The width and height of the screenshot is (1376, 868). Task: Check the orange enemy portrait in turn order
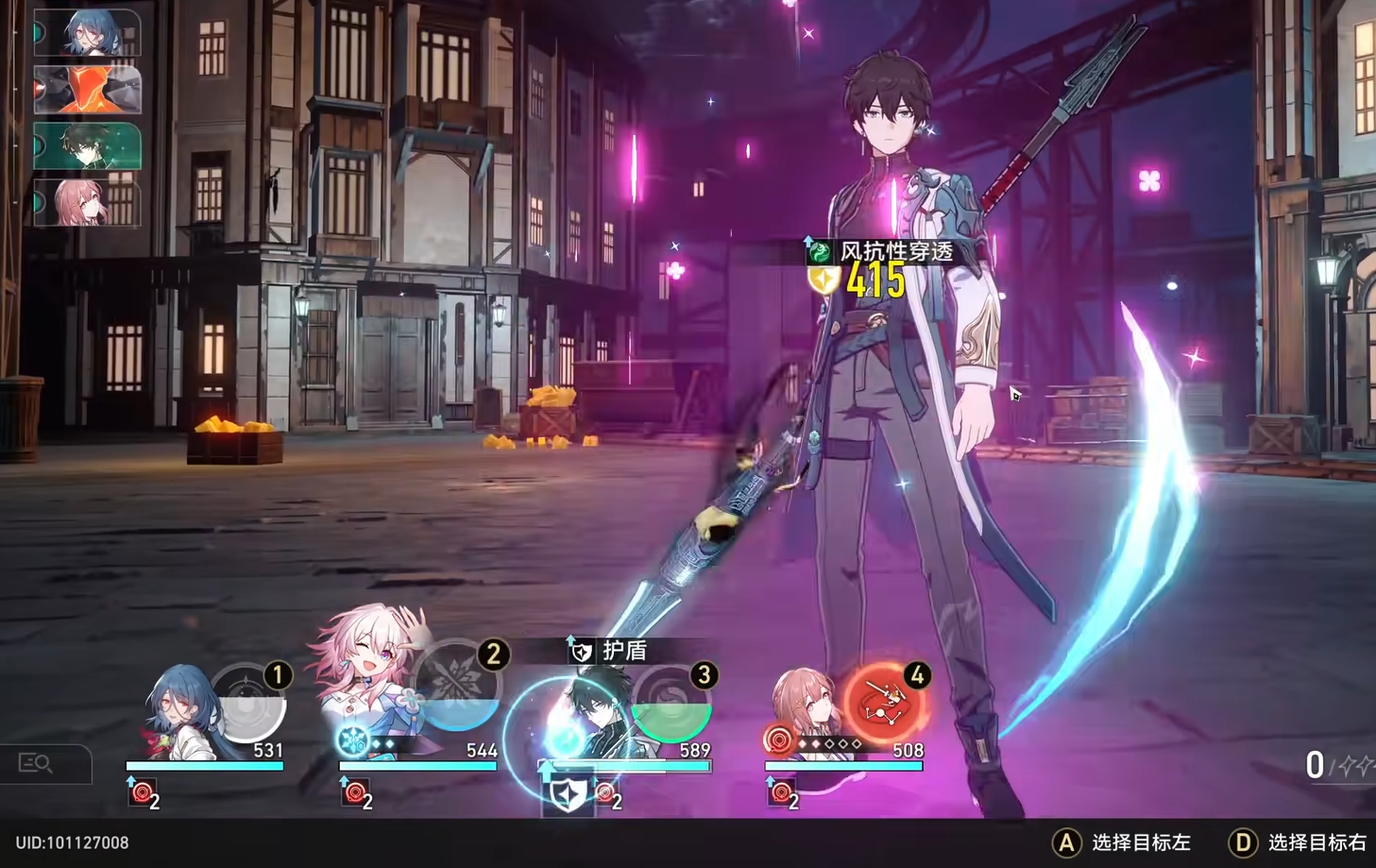[87, 91]
